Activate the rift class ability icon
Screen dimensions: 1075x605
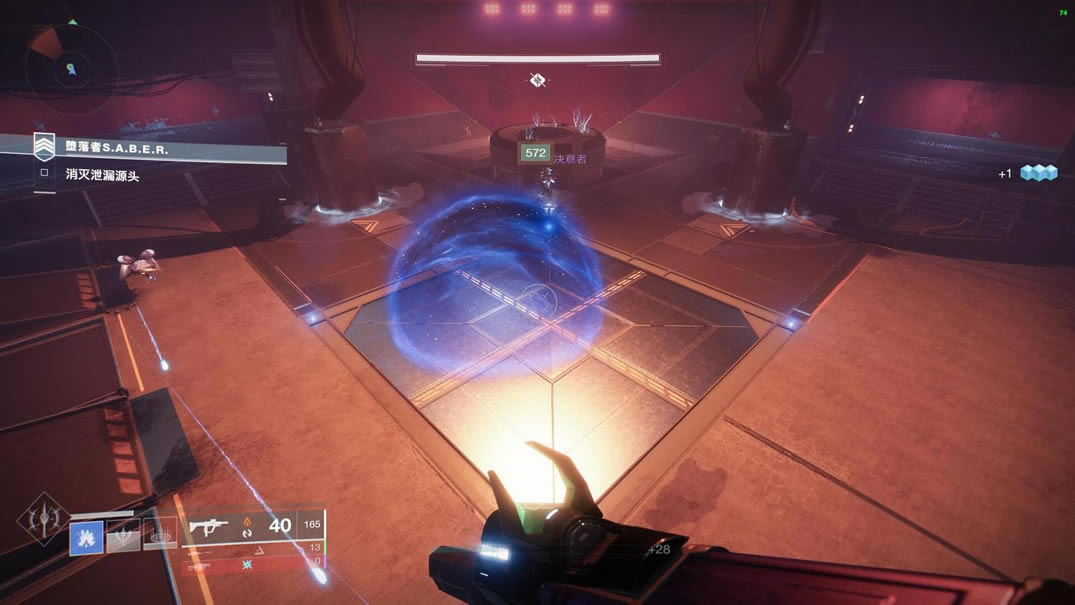pos(159,535)
